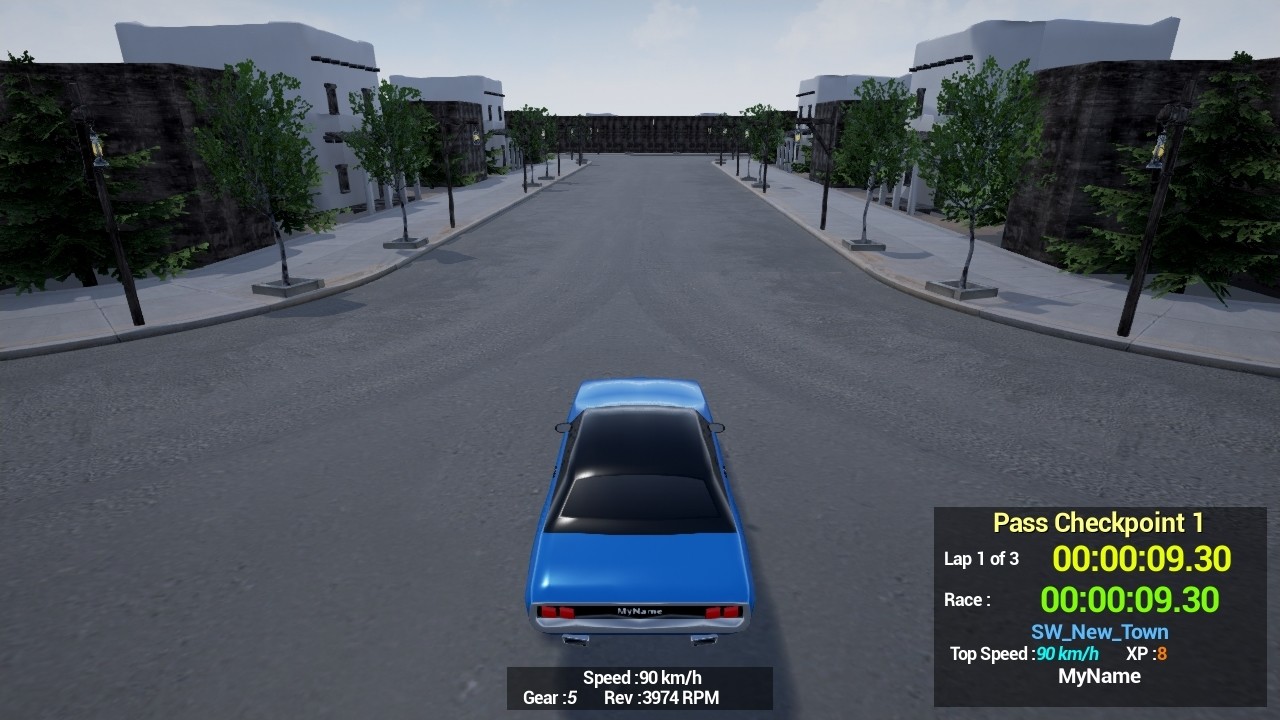Click the MyName player label
Viewport: 1280px width, 720px height.
click(1099, 676)
